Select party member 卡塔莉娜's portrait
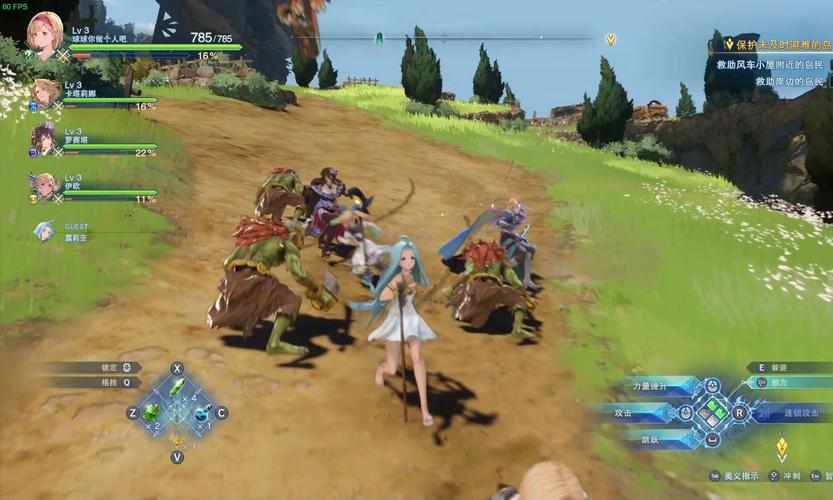 pos(45,94)
